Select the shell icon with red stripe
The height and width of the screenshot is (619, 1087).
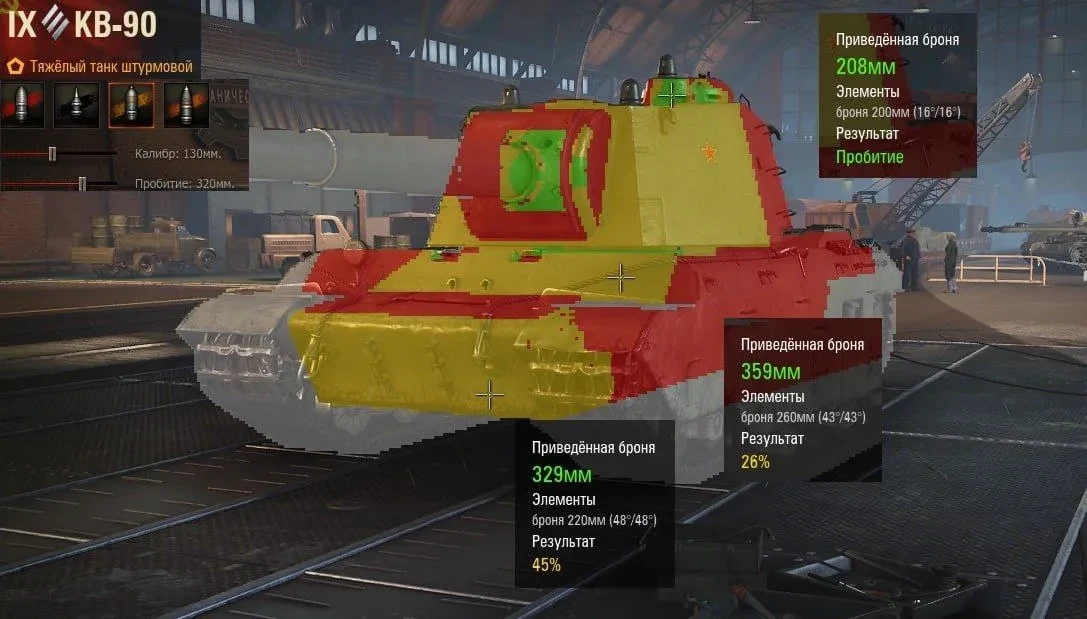click(22, 104)
